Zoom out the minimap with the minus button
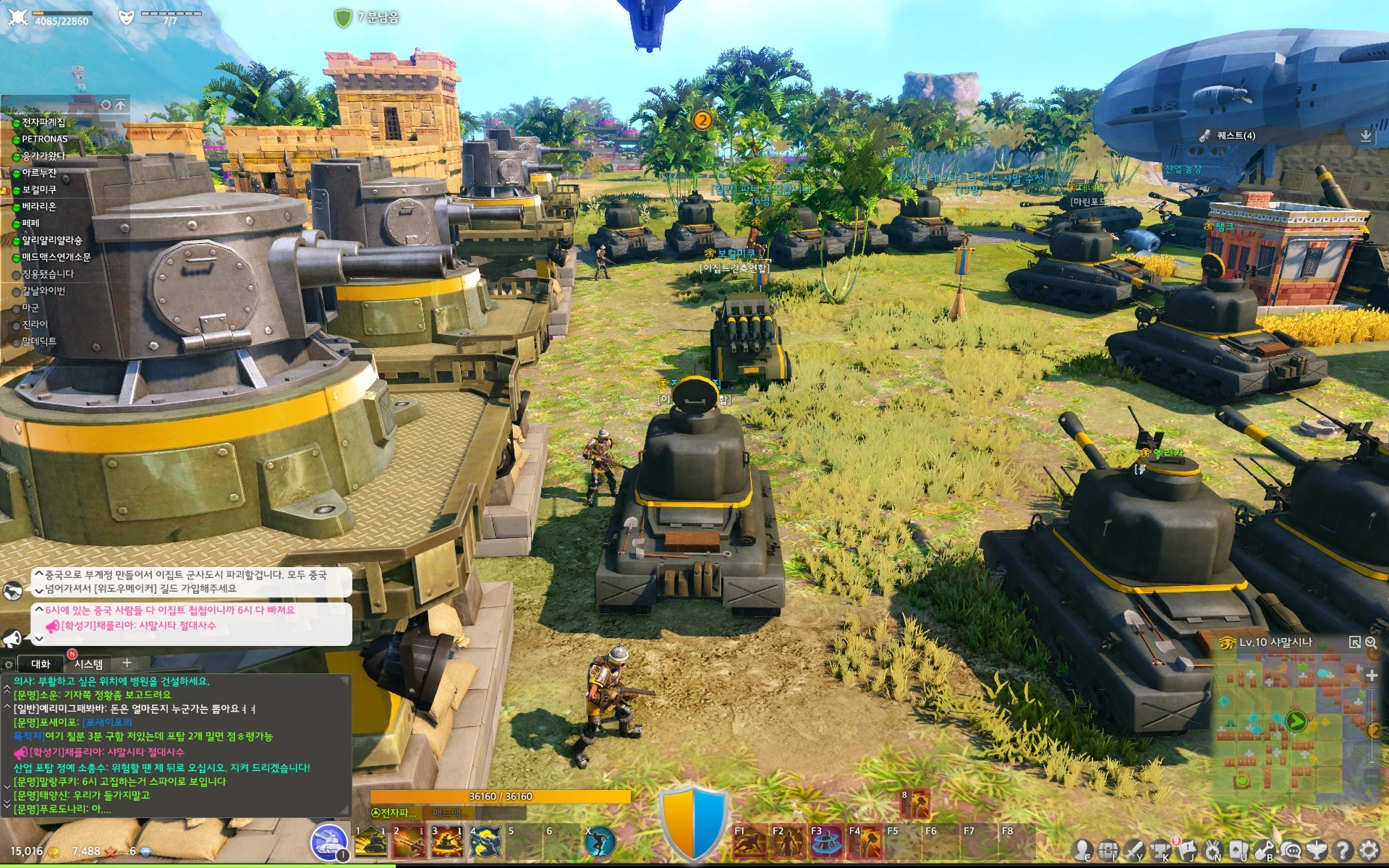 click(x=1372, y=775)
